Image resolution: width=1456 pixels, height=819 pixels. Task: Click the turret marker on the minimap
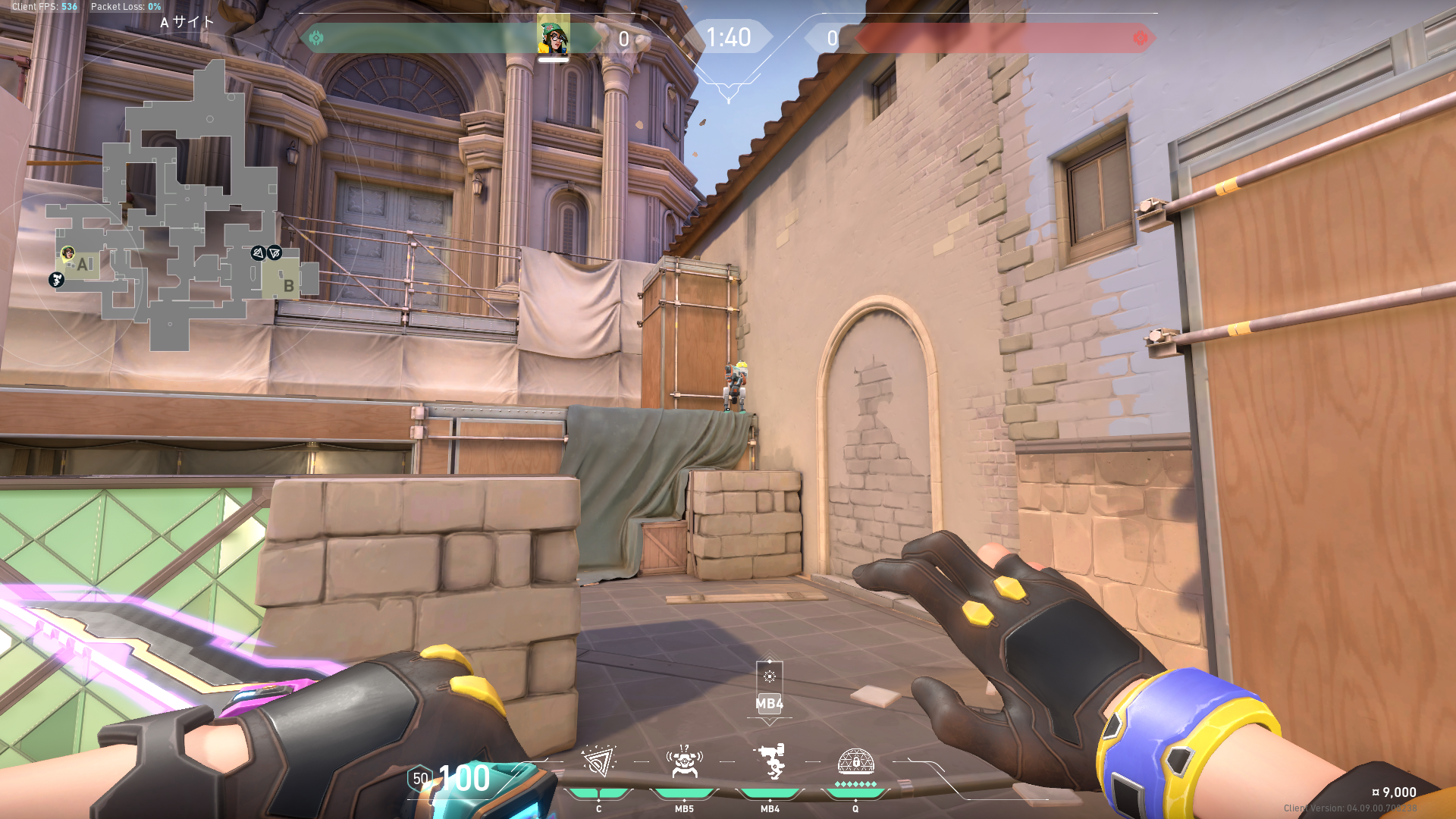[56, 280]
